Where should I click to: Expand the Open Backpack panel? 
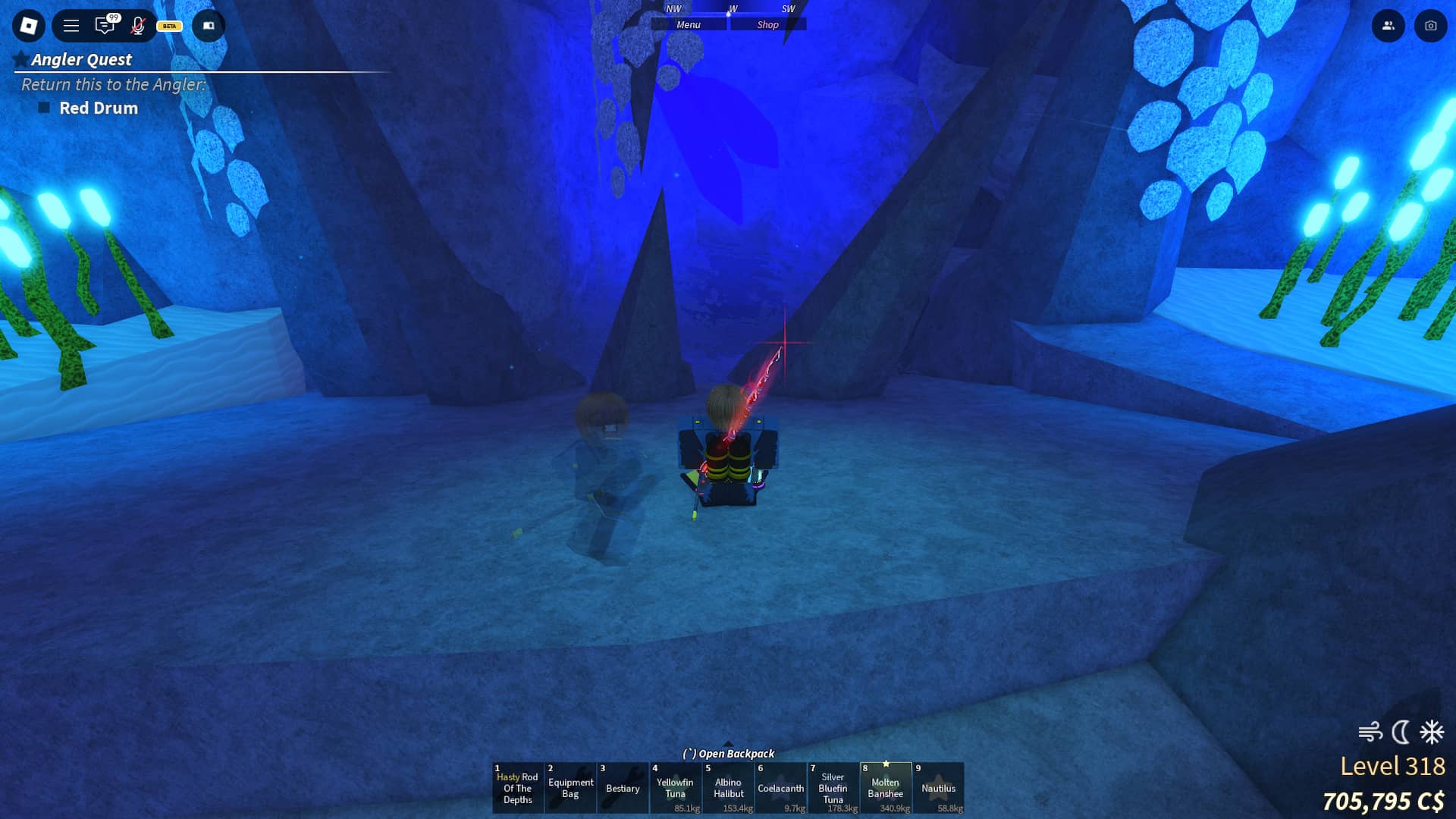729,754
